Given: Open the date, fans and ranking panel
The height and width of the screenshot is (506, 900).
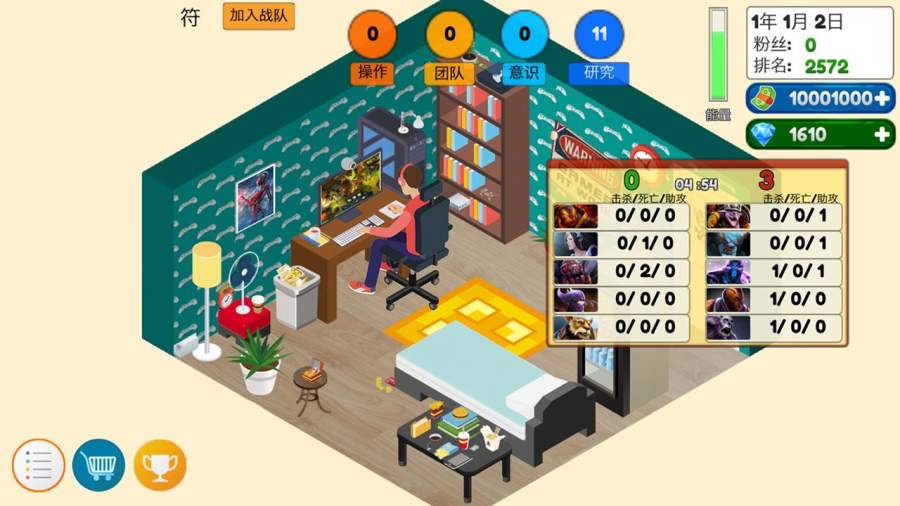Looking at the screenshot, I should click(x=819, y=43).
